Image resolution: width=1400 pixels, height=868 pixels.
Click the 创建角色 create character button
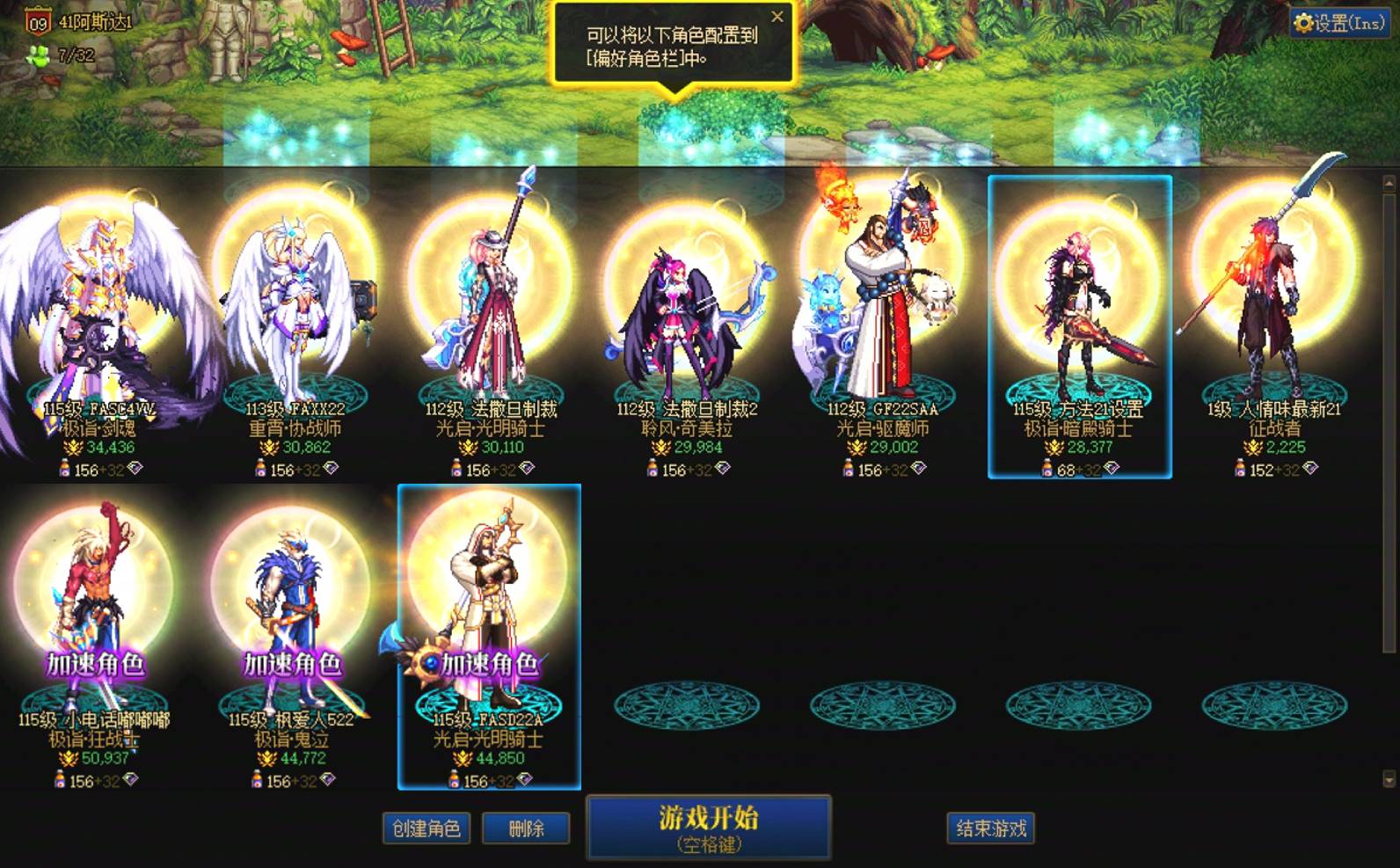tap(427, 828)
